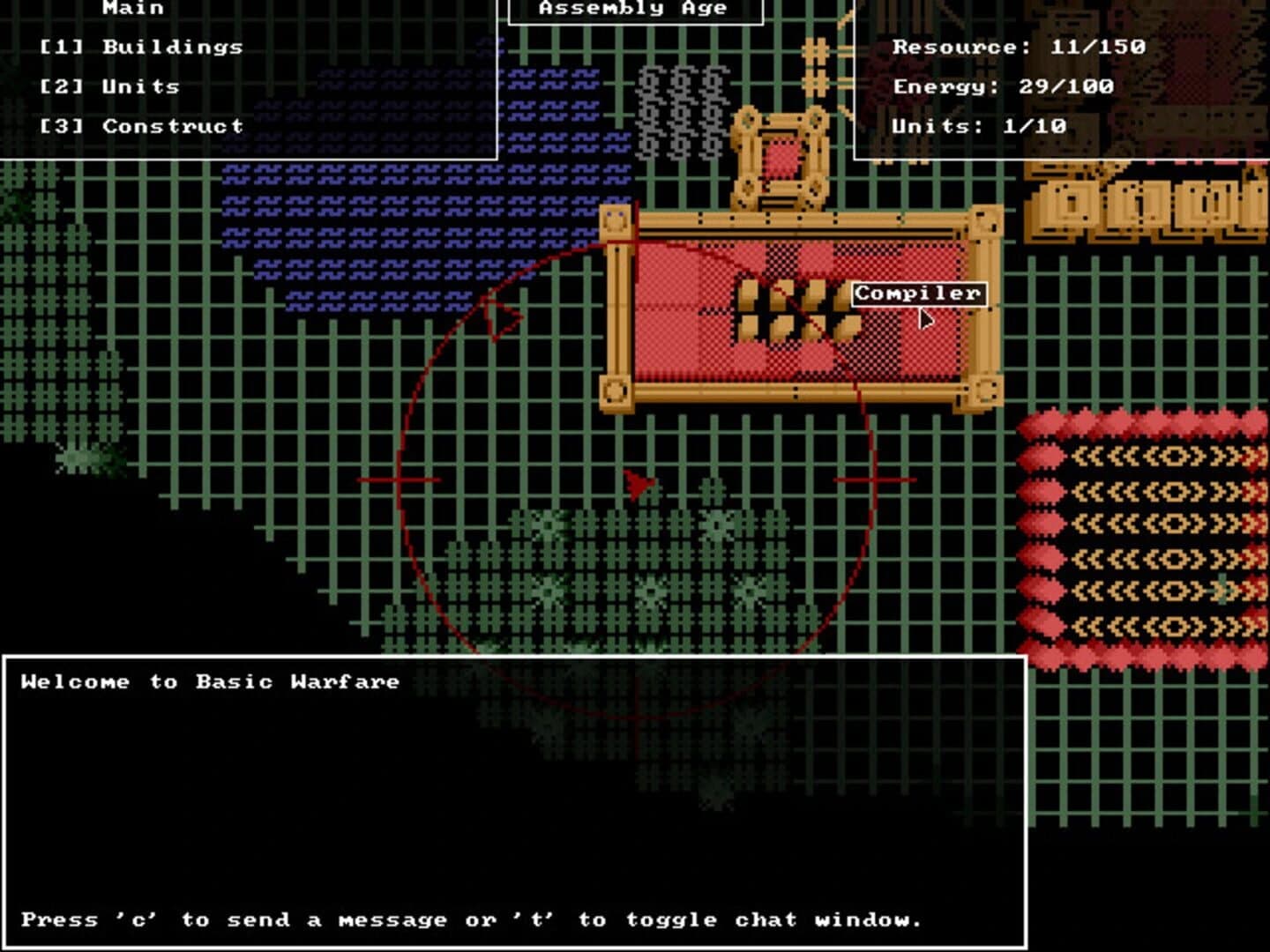Open the Construct menu via [3] Construct
This screenshot has width=1270, height=952.
click(x=141, y=126)
